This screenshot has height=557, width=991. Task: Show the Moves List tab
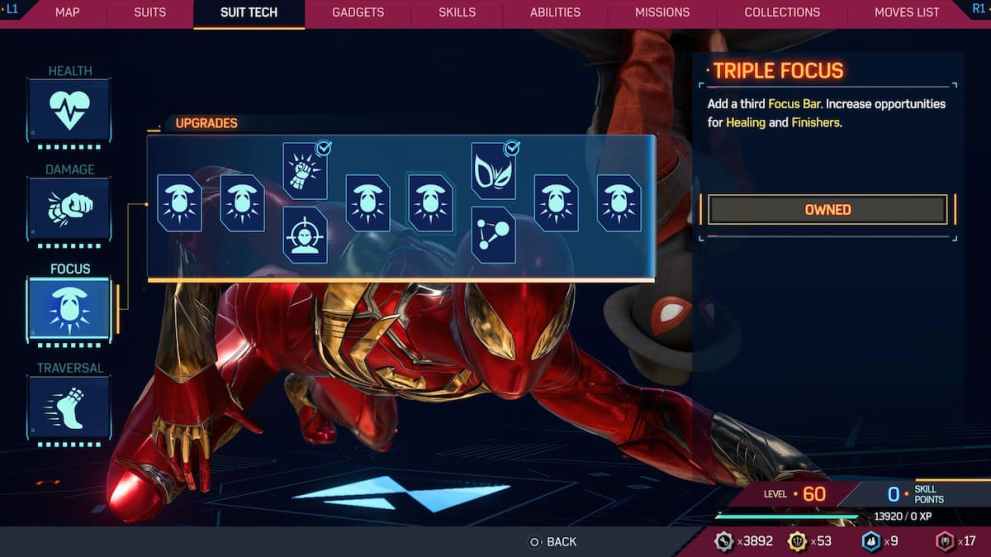[x=907, y=13]
